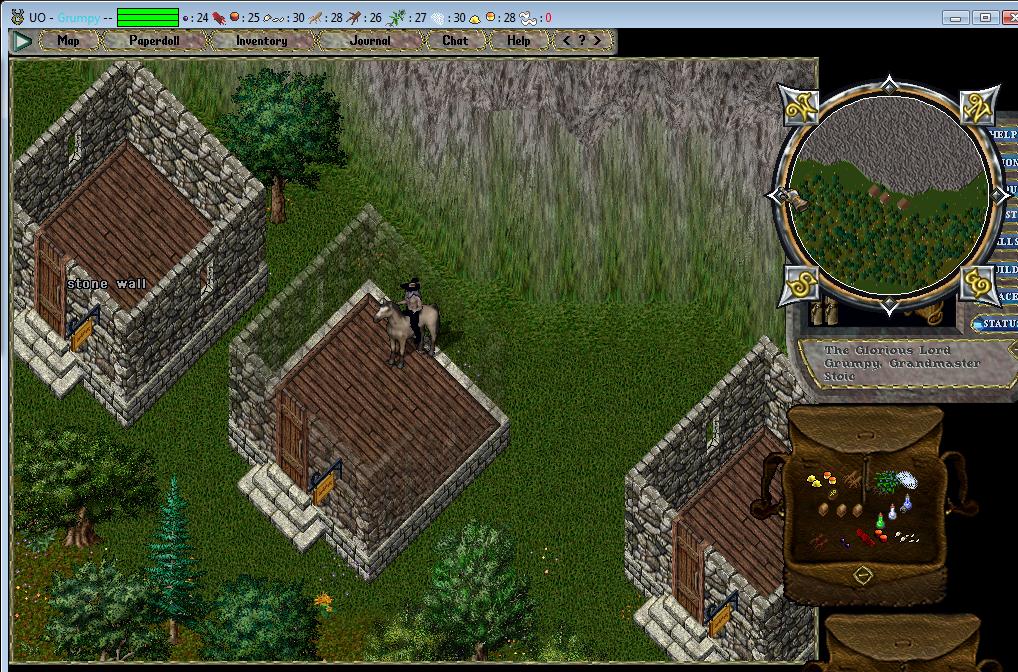
Task: Click the Help entry in the menu bar
Action: click(x=518, y=41)
